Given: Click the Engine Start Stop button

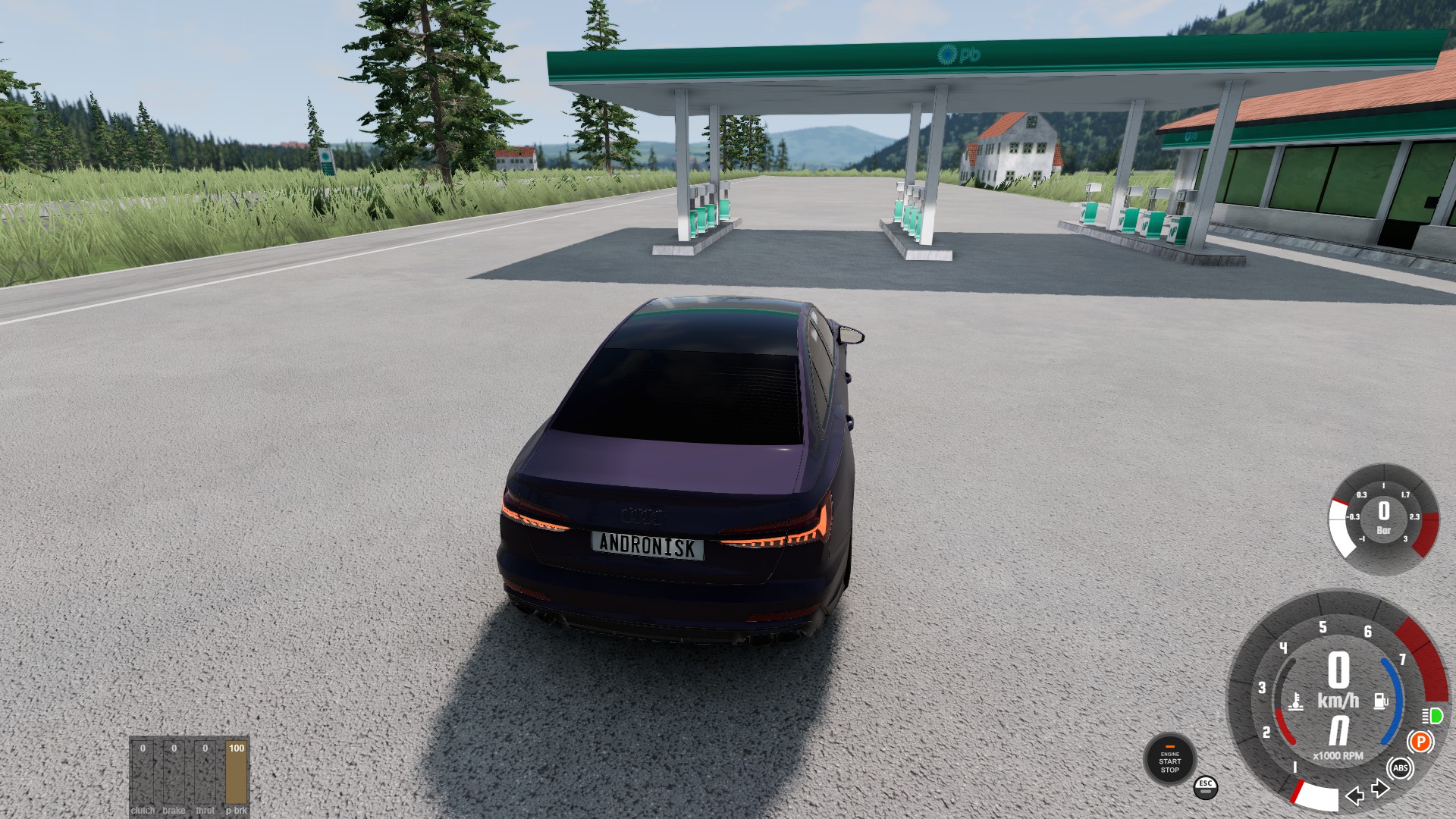Looking at the screenshot, I should pyautogui.click(x=1169, y=760).
